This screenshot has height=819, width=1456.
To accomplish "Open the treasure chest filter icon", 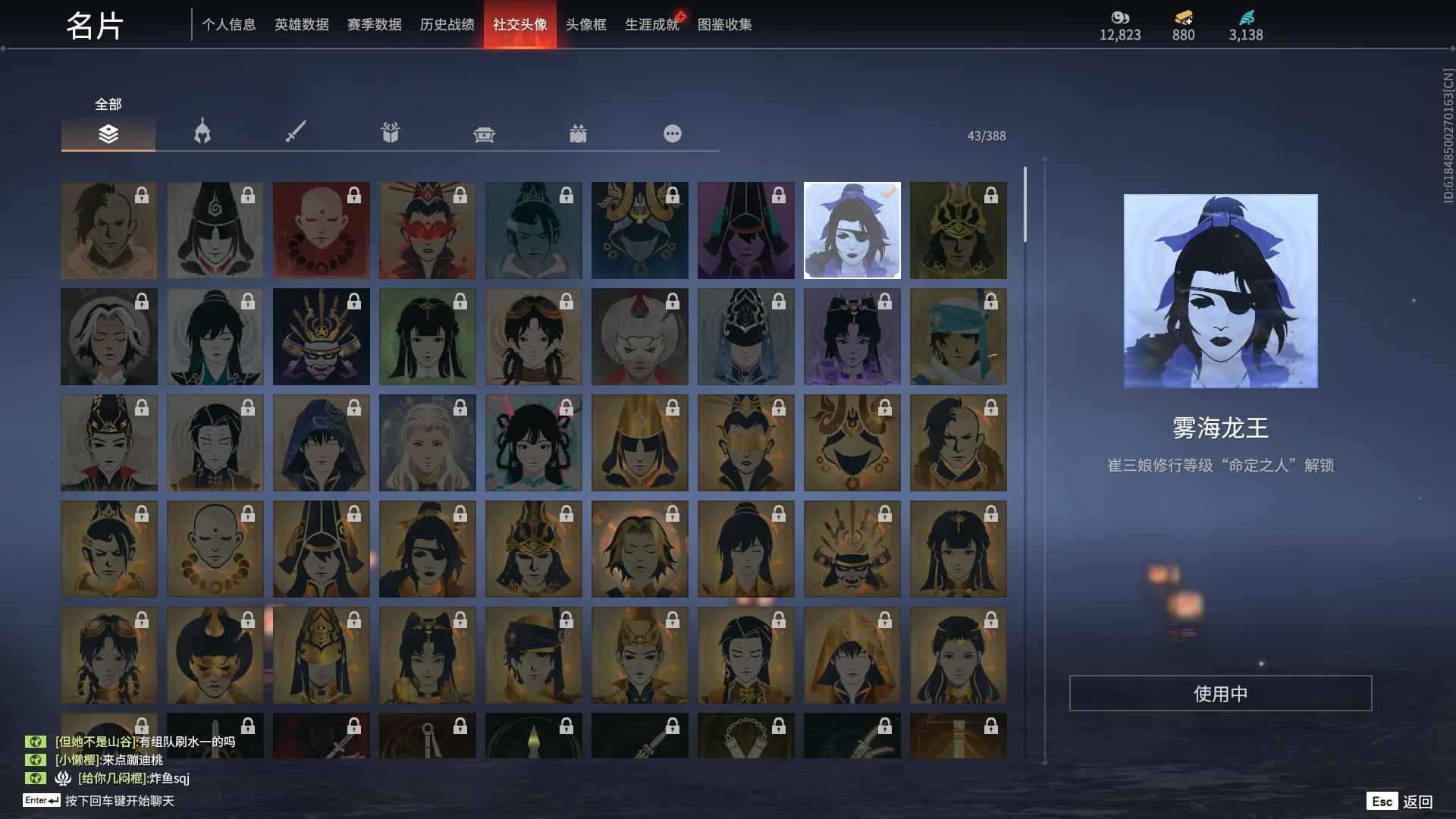I will 485,133.
